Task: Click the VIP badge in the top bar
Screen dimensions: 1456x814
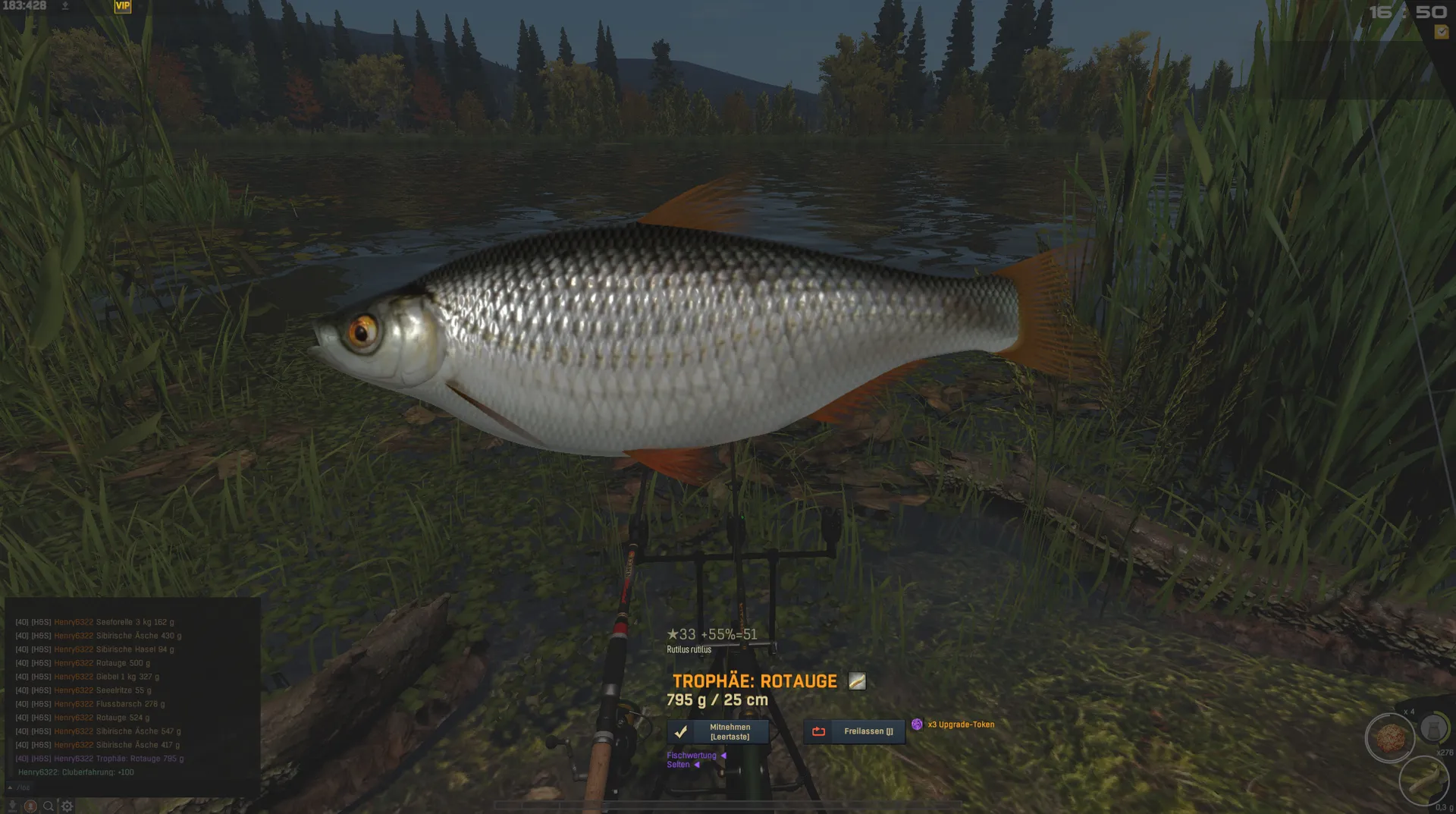Action: 122,6
